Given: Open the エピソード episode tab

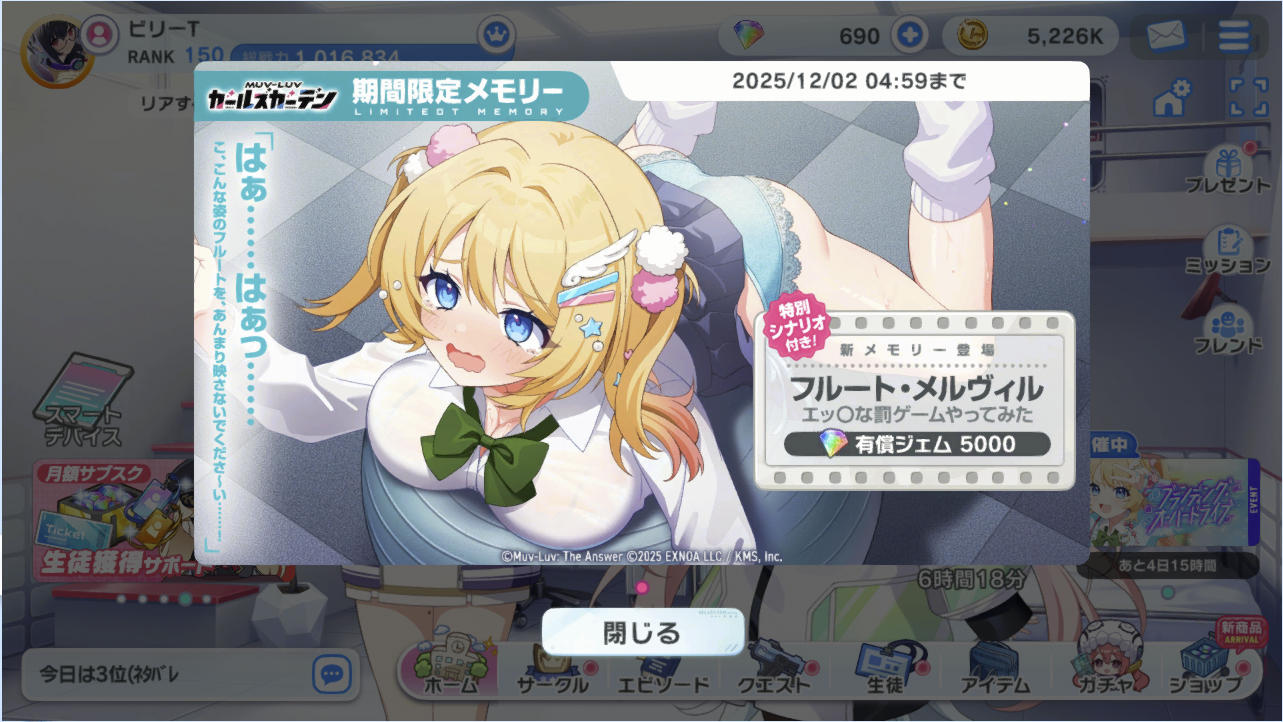Looking at the screenshot, I should pyautogui.click(x=661, y=670).
